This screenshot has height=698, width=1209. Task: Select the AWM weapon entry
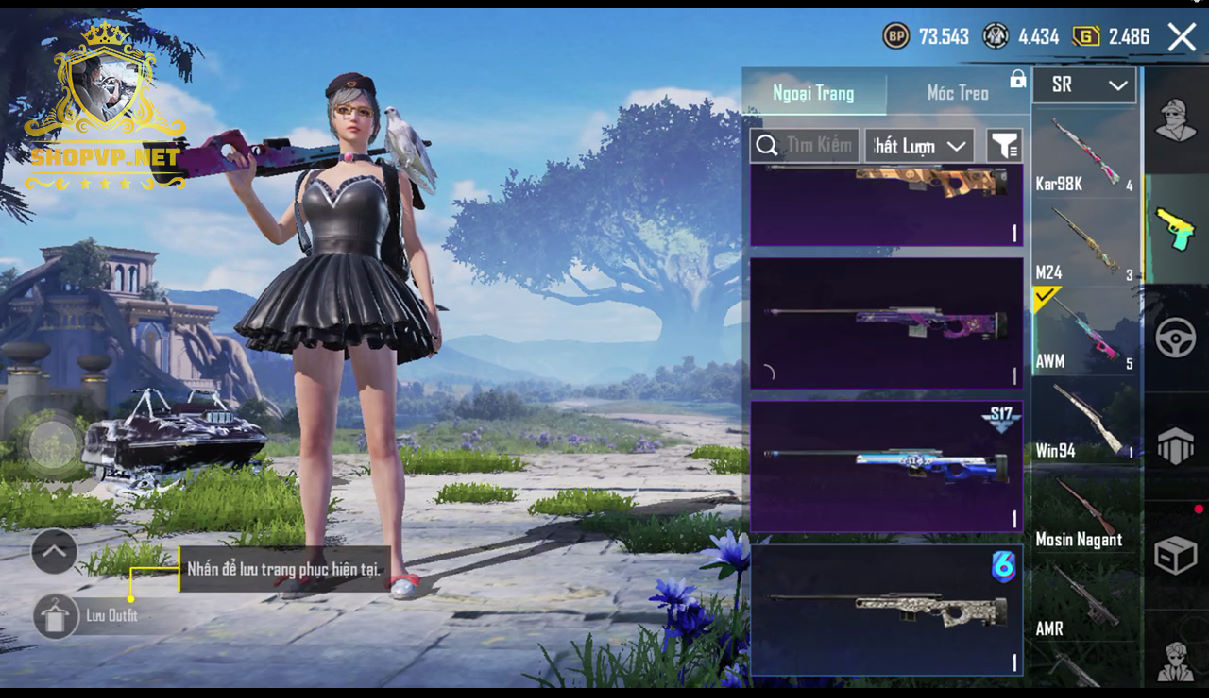pos(1084,331)
